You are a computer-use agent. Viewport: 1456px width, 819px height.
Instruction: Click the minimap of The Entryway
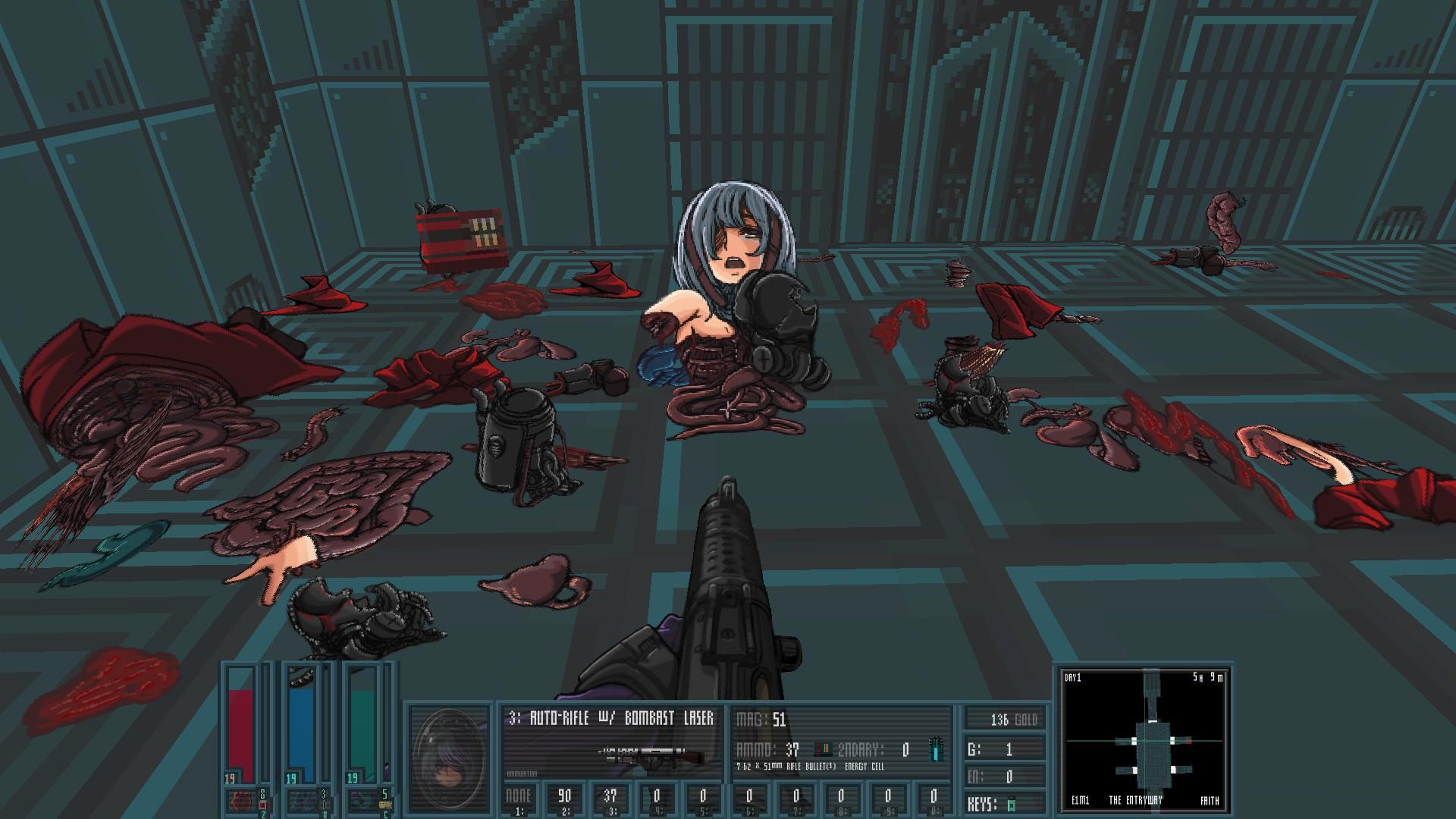[1144, 739]
